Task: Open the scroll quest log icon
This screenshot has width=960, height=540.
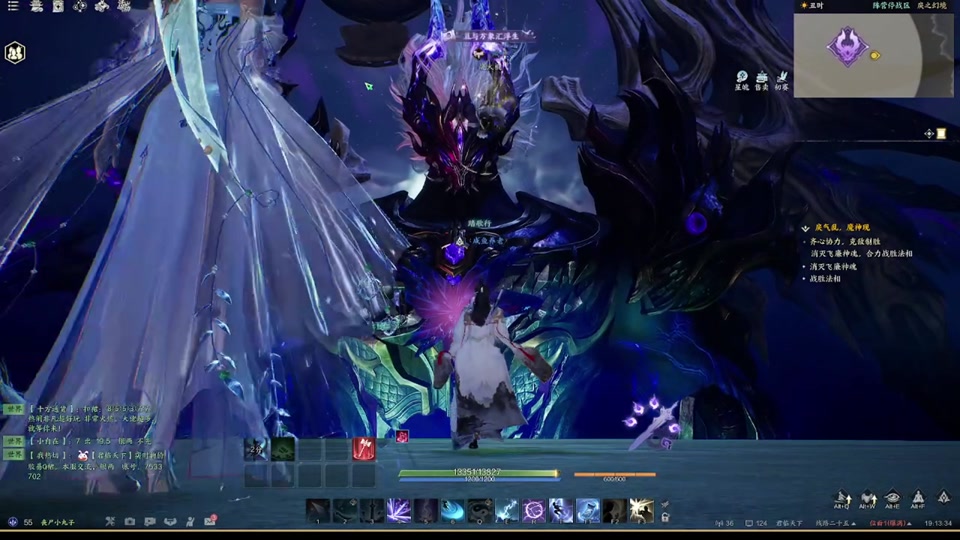Action: tap(941, 133)
